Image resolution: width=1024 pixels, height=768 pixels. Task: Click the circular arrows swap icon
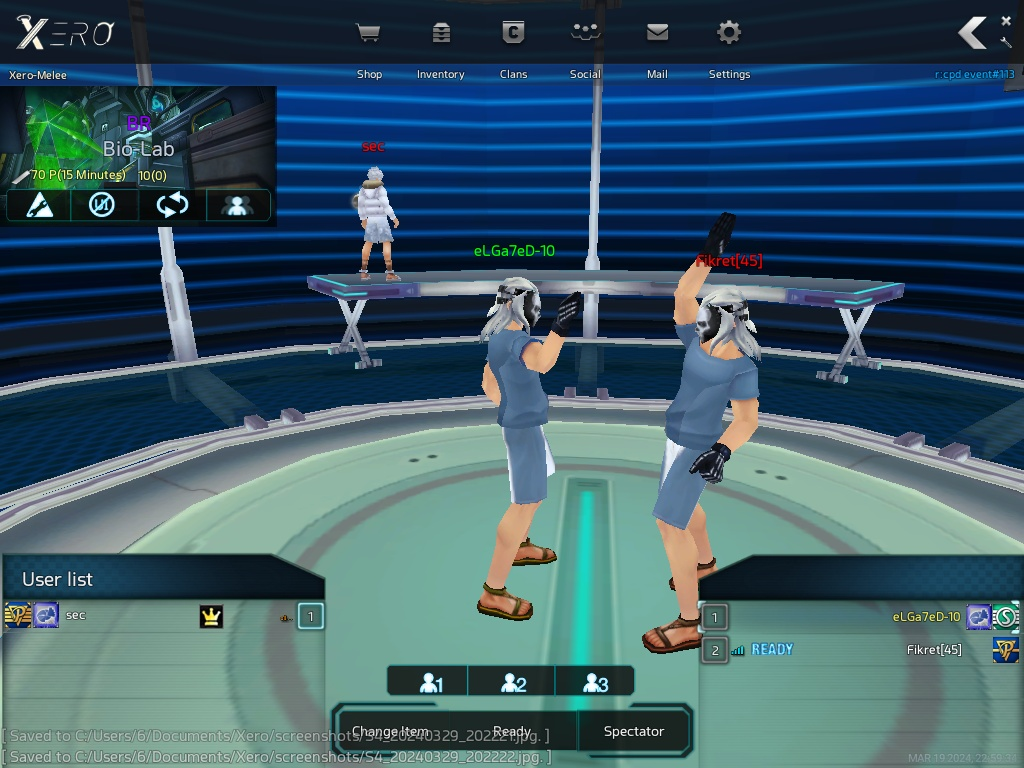coord(171,205)
